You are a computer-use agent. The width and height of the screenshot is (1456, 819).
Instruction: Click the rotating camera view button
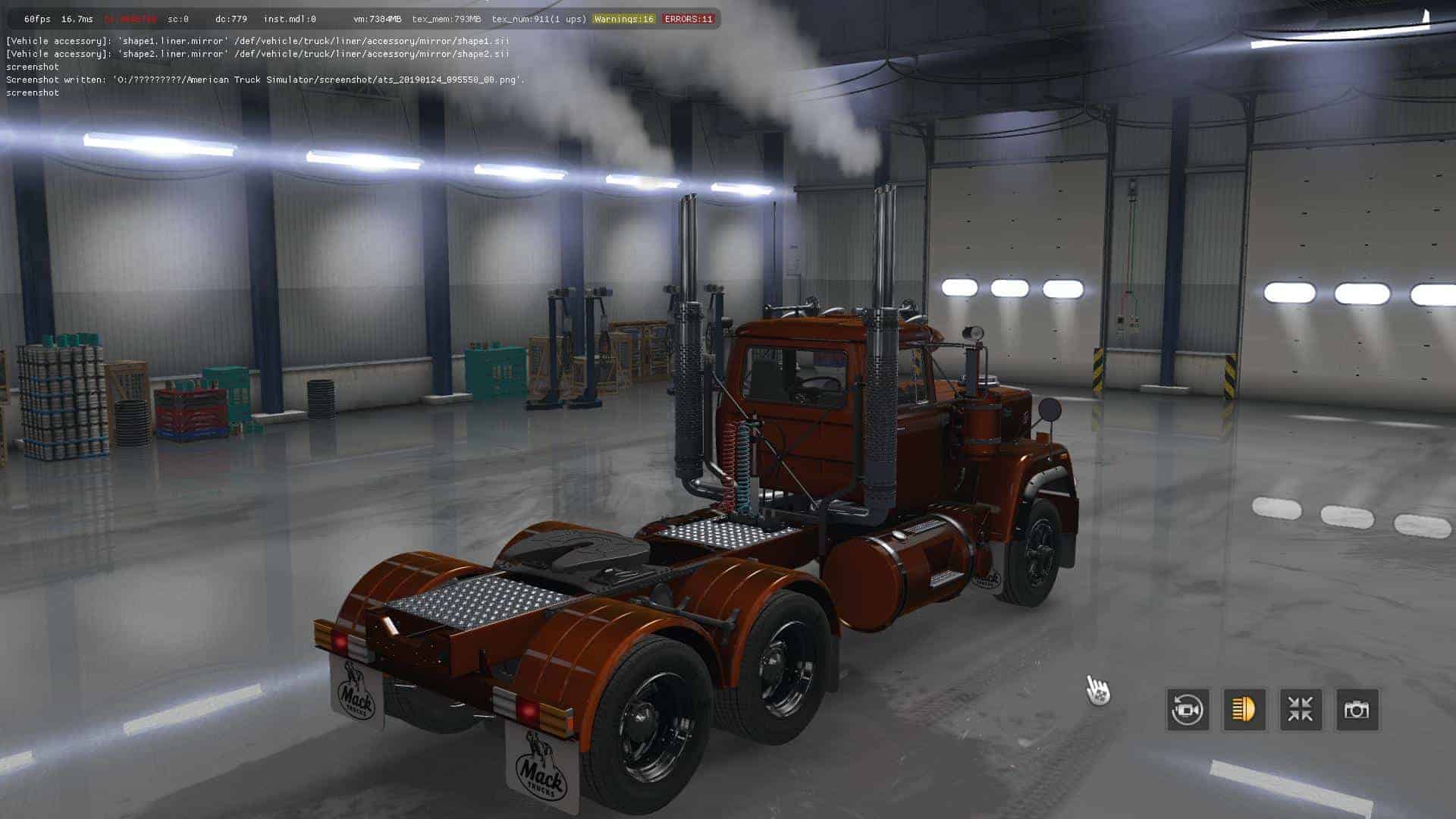pos(1187,710)
